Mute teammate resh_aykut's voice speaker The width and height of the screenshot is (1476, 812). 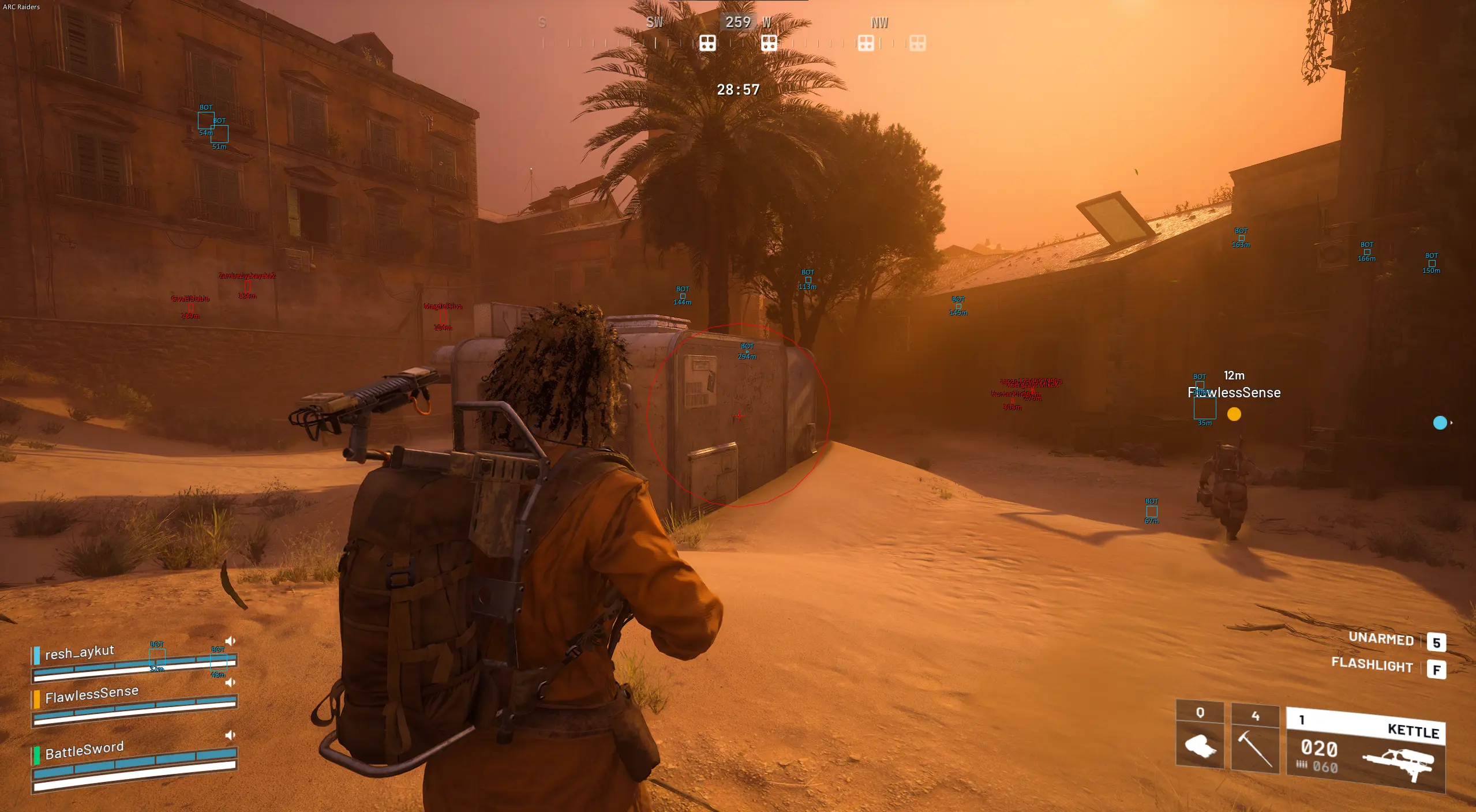pos(231,640)
